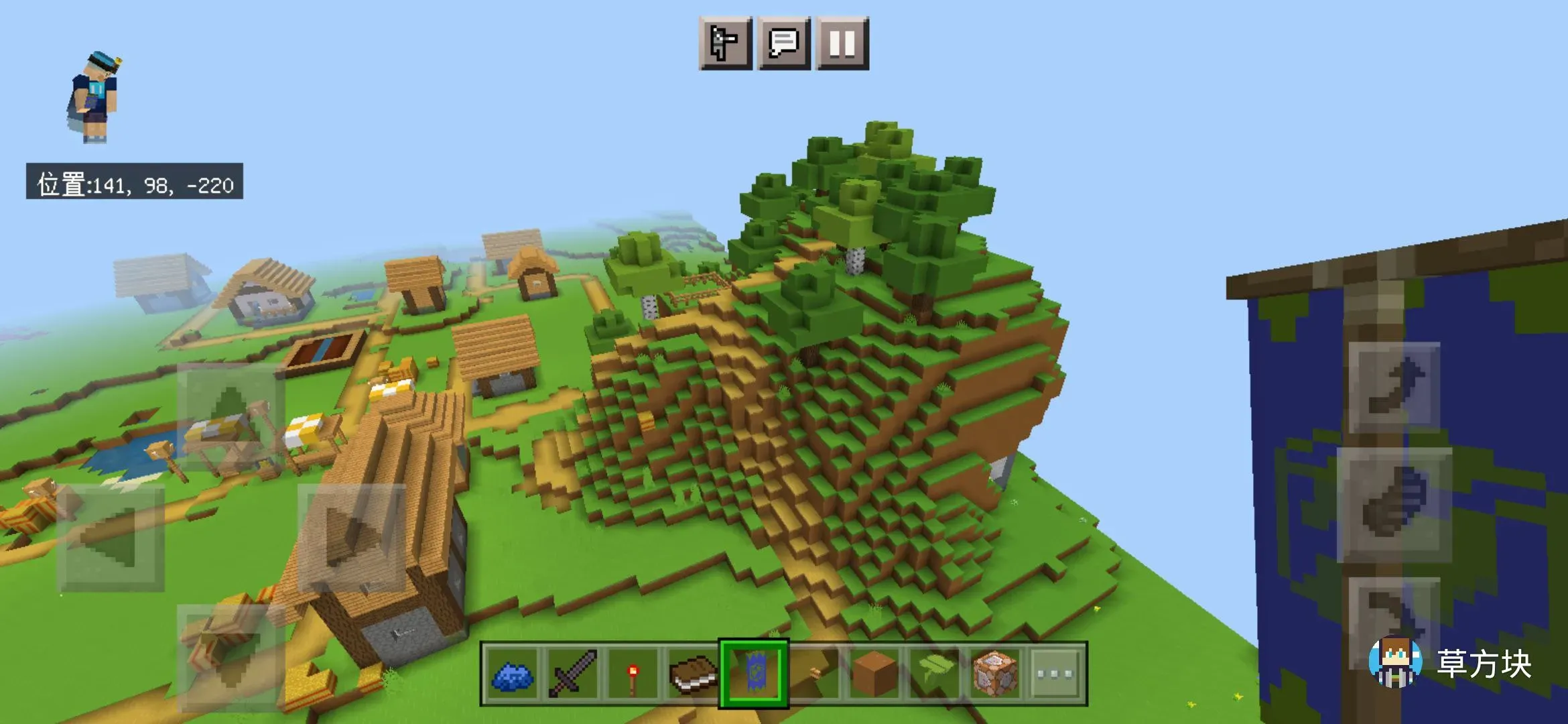
Task: Pause the game
Action: coord(842,44)
